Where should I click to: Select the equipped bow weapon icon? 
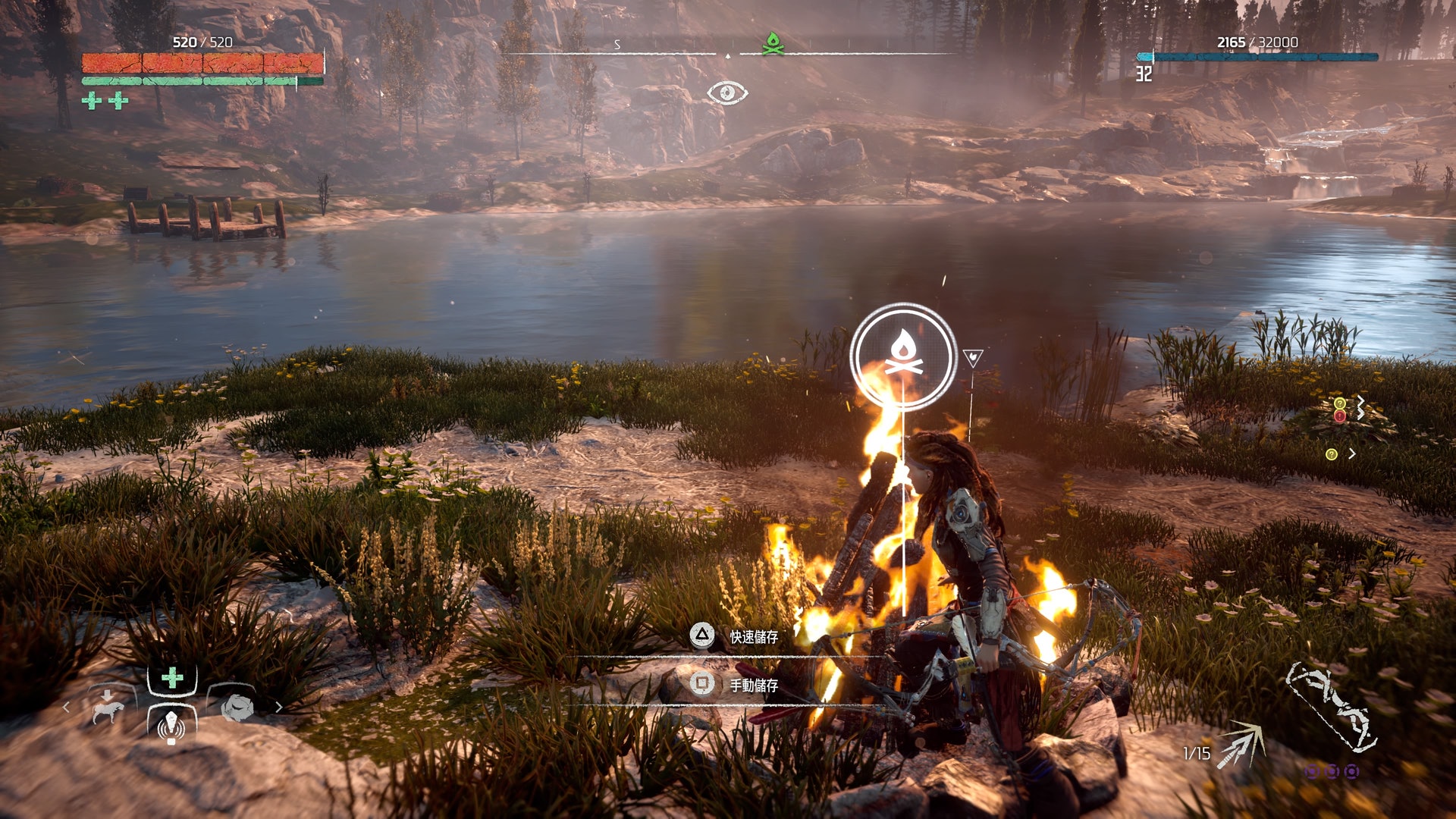click(x=1332, y=707)
